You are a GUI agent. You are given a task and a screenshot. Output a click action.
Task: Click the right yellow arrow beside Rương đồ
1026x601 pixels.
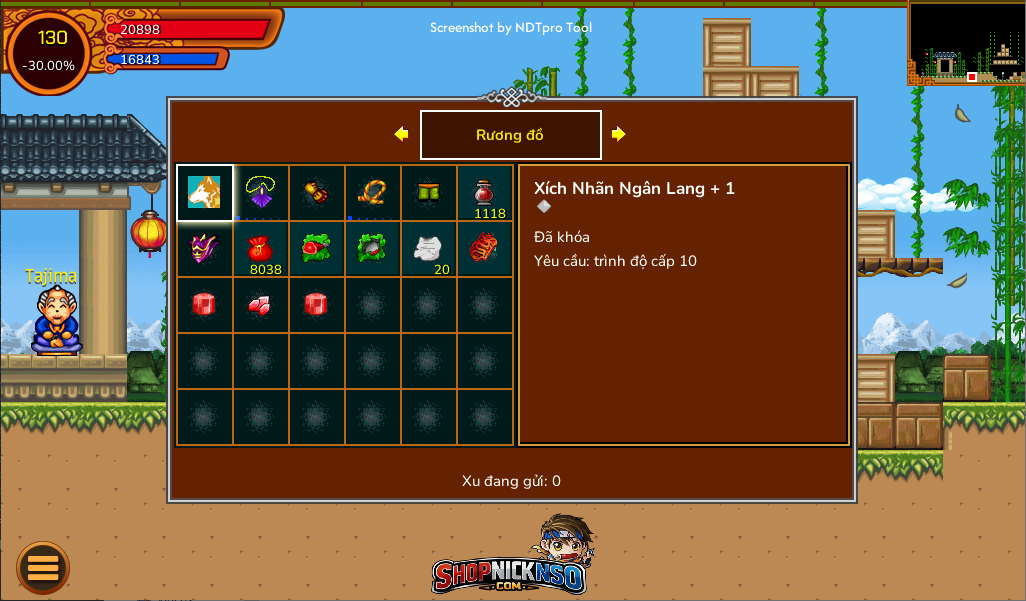(x=618, y=134)
